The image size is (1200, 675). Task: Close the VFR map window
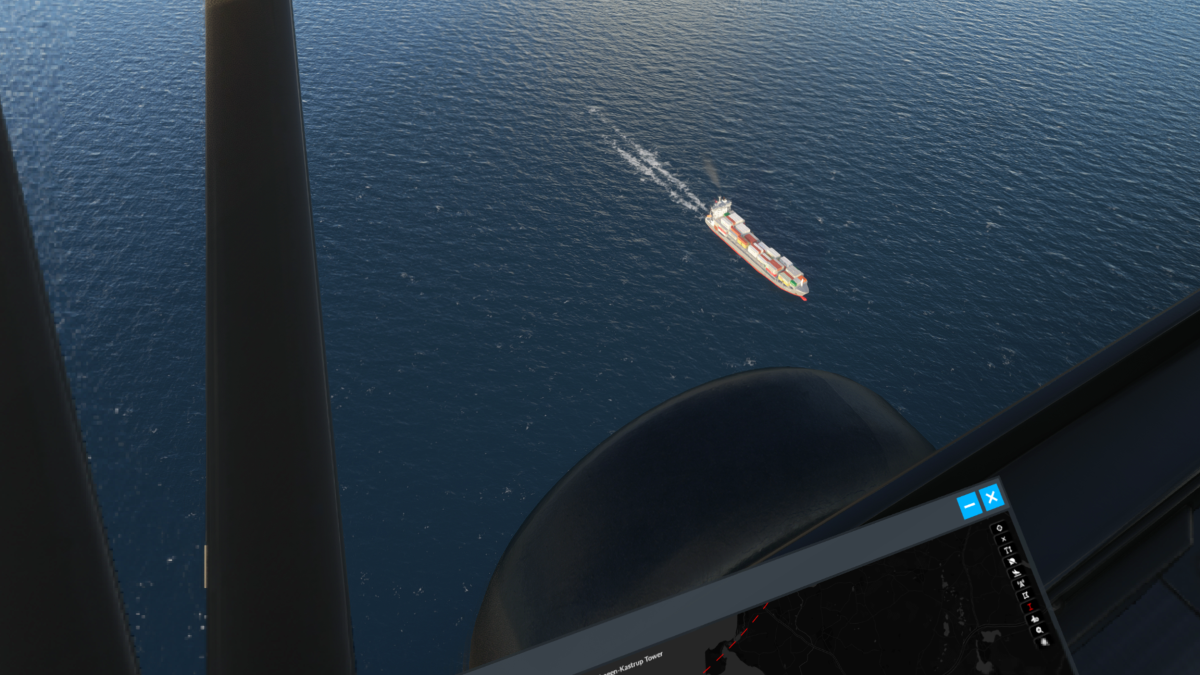(991, 497)
